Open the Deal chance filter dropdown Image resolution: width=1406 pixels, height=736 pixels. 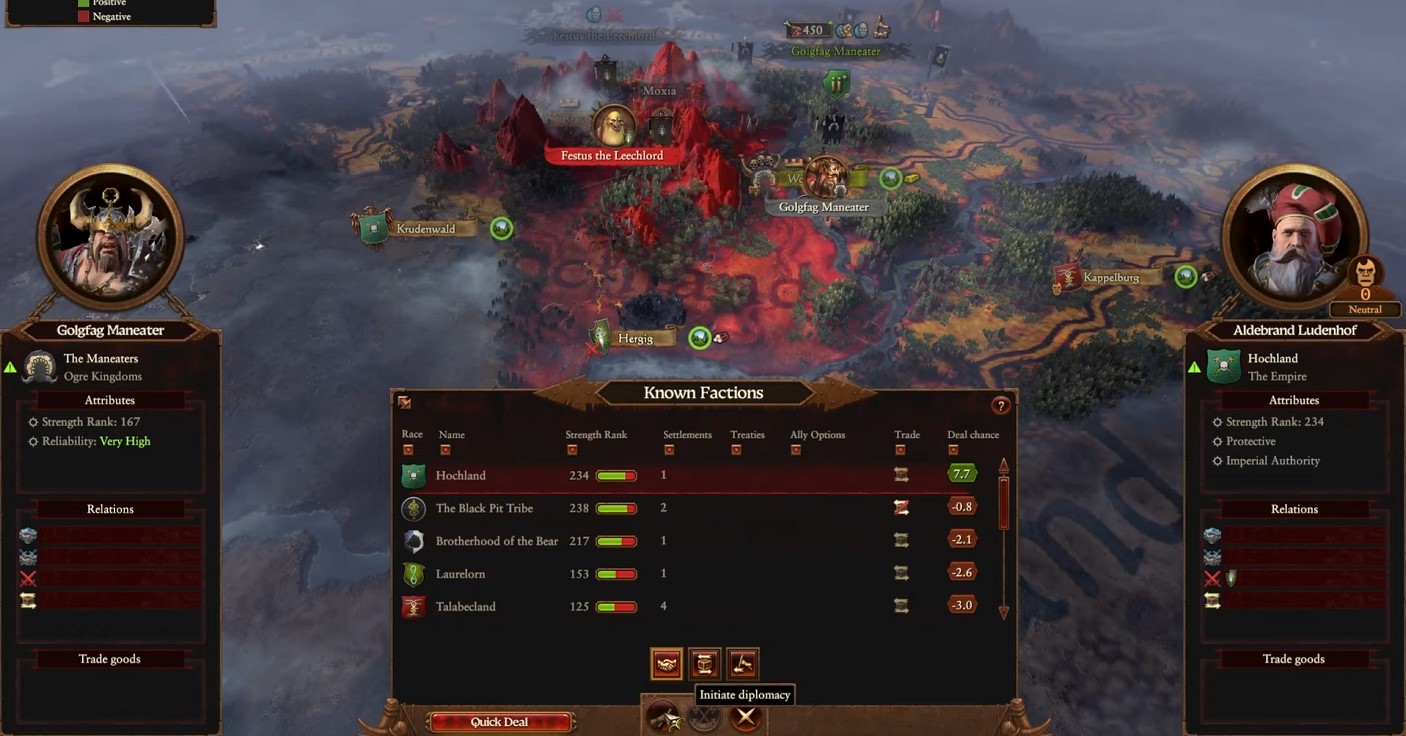click(x=953, y=450)
